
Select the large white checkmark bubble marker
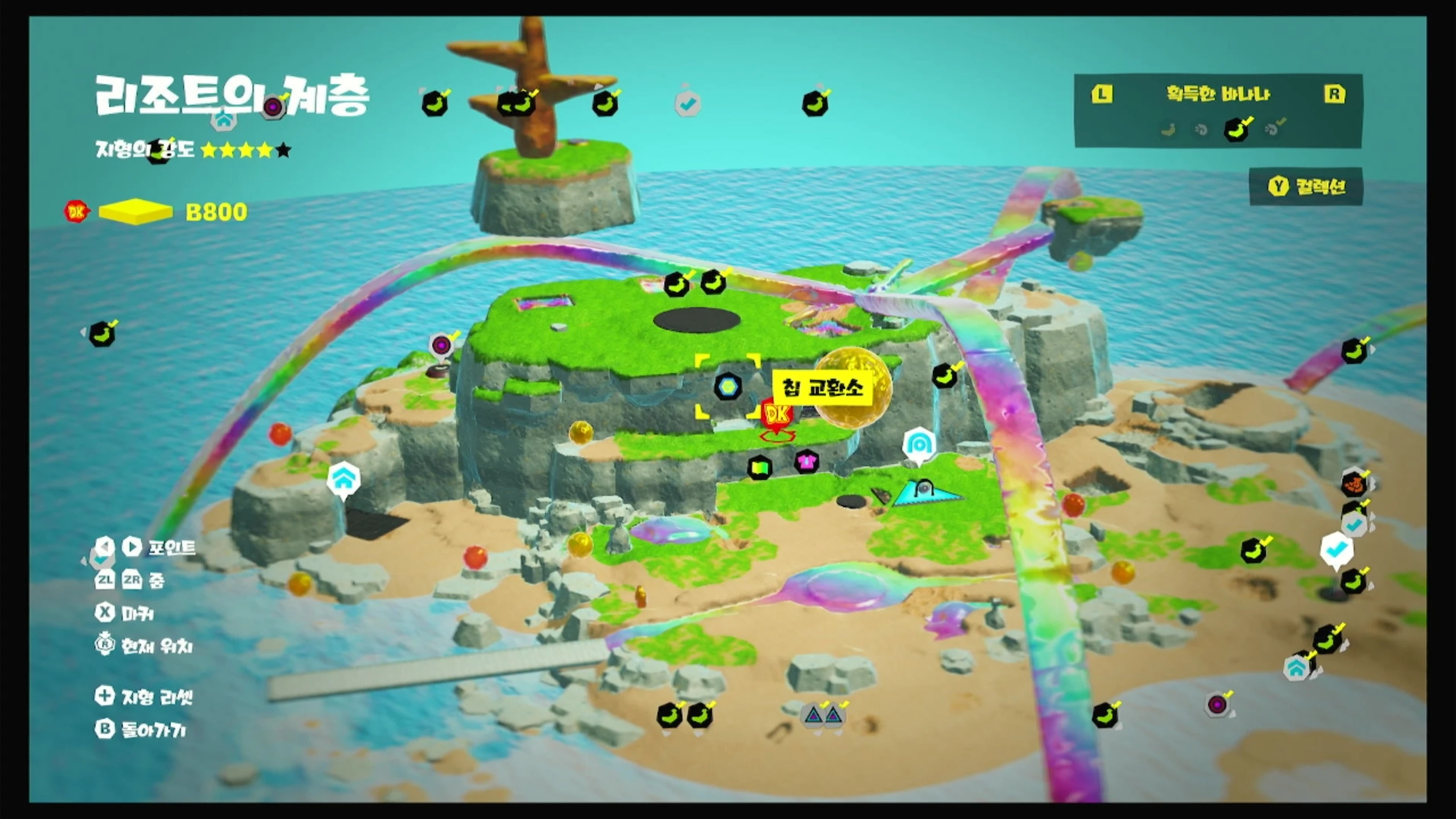click(x=1336, y=549)
